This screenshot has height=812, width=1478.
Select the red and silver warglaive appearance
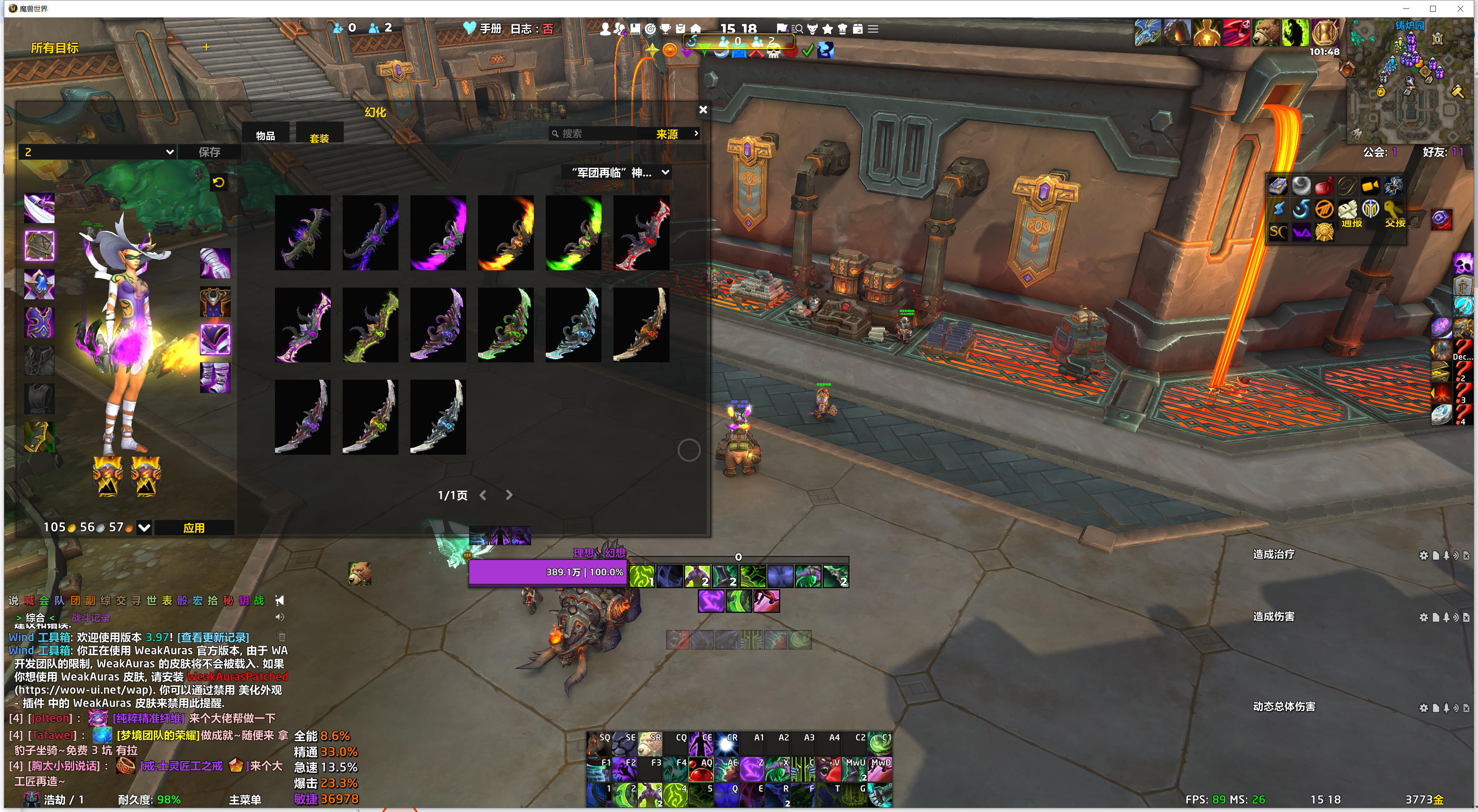point(641,233)
